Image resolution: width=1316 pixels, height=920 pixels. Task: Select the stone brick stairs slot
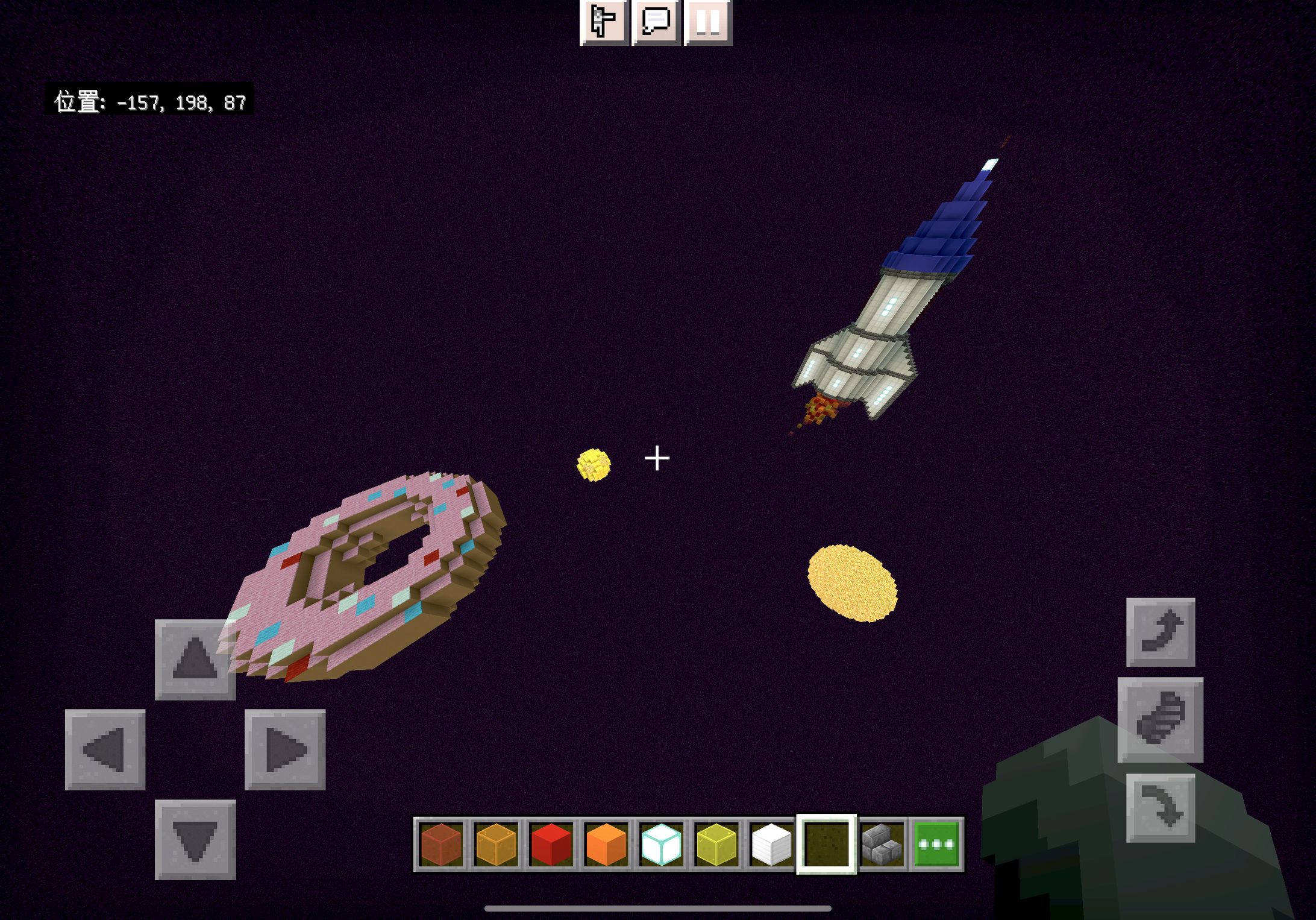coord(882,845)
